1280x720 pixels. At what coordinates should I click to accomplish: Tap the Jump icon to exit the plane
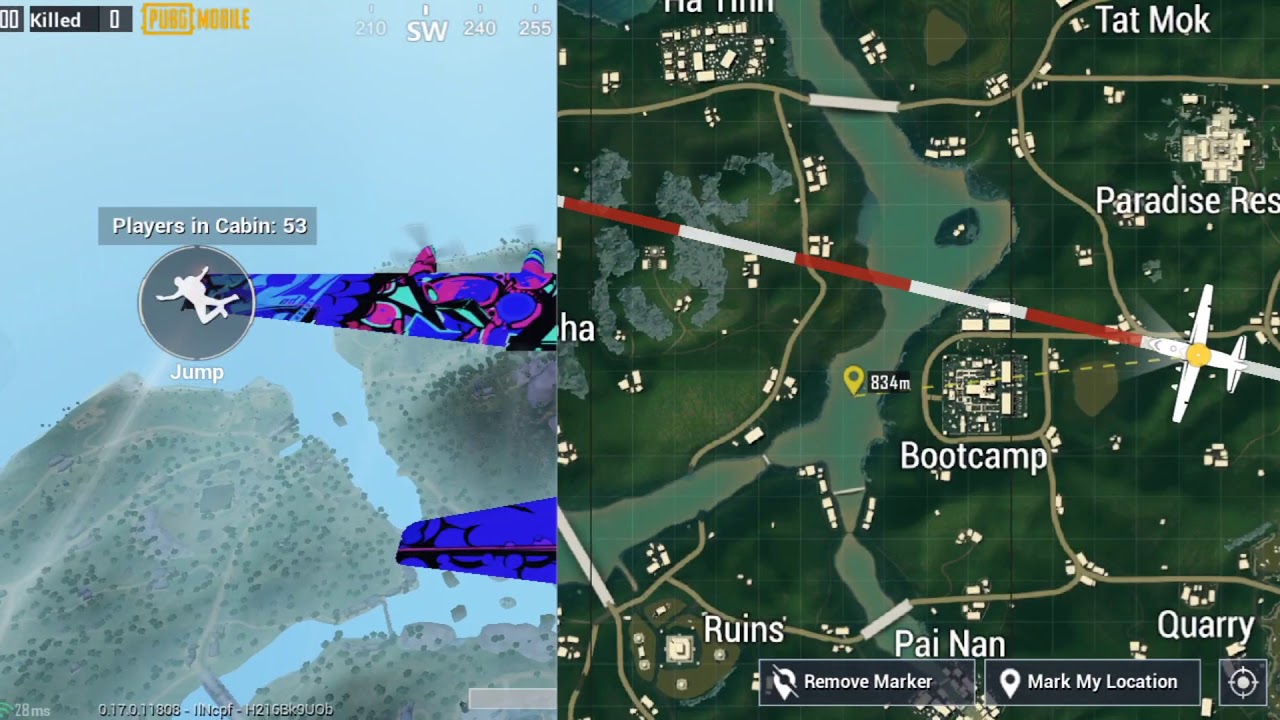196,301
